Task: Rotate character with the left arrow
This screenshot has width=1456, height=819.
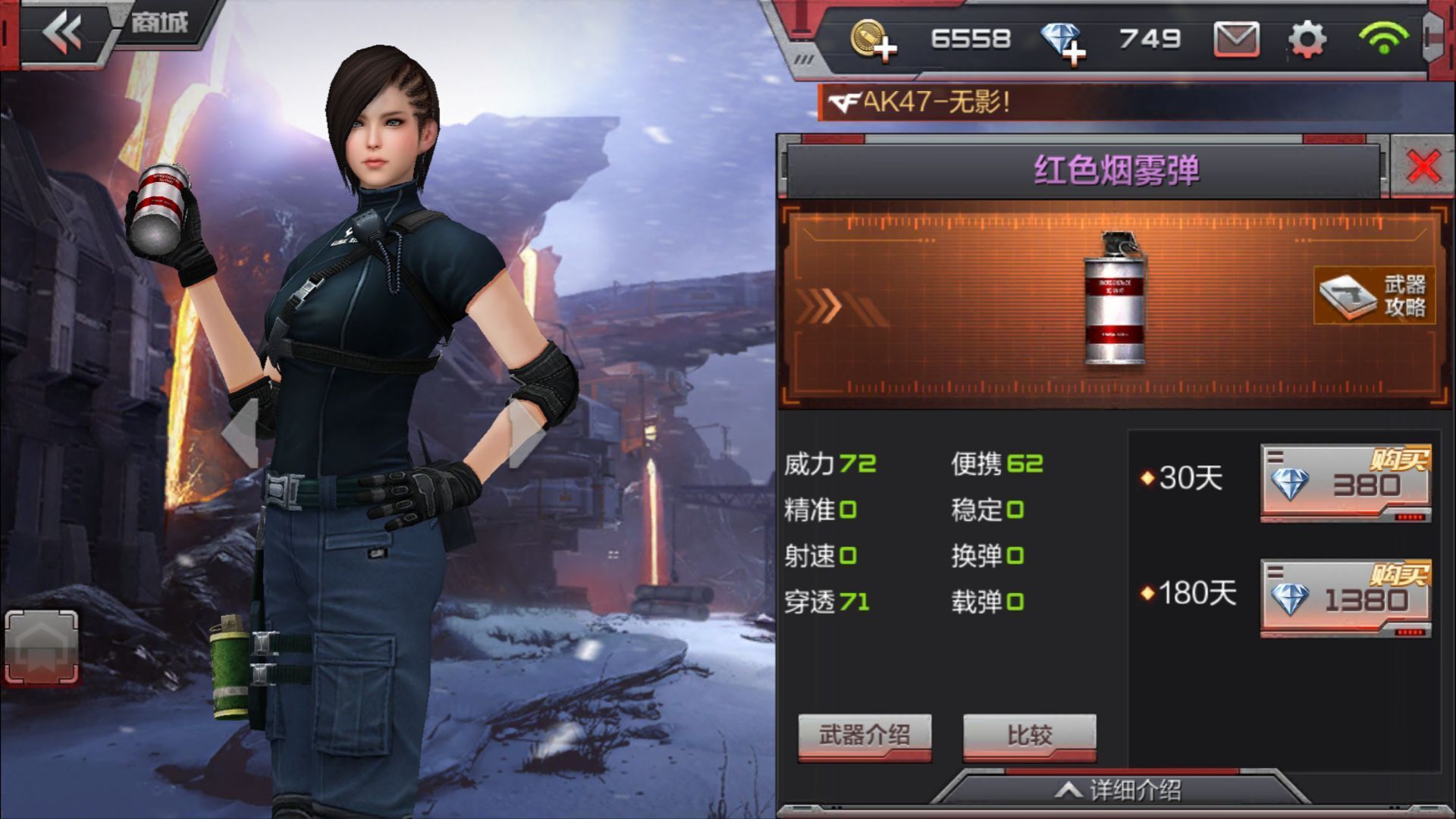Action: coord(241,434)
